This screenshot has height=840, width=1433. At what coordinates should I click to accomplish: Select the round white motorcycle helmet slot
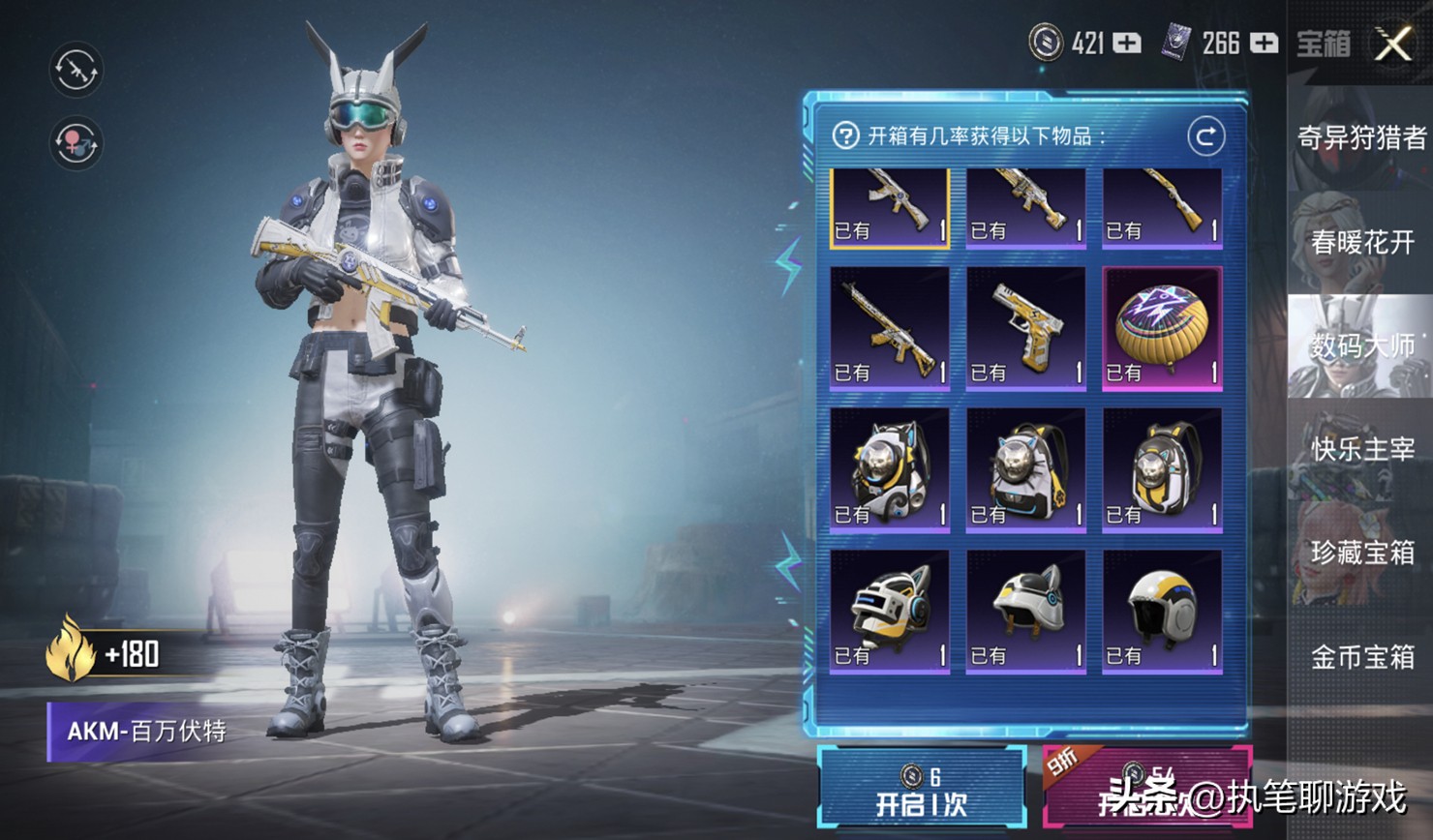point(1162,612)
